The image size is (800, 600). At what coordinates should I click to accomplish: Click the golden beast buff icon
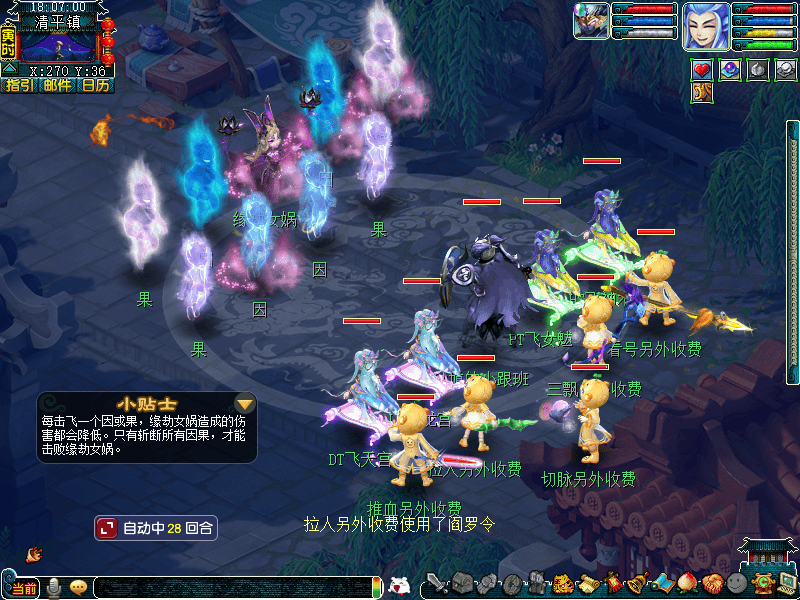tap(702, 93)
